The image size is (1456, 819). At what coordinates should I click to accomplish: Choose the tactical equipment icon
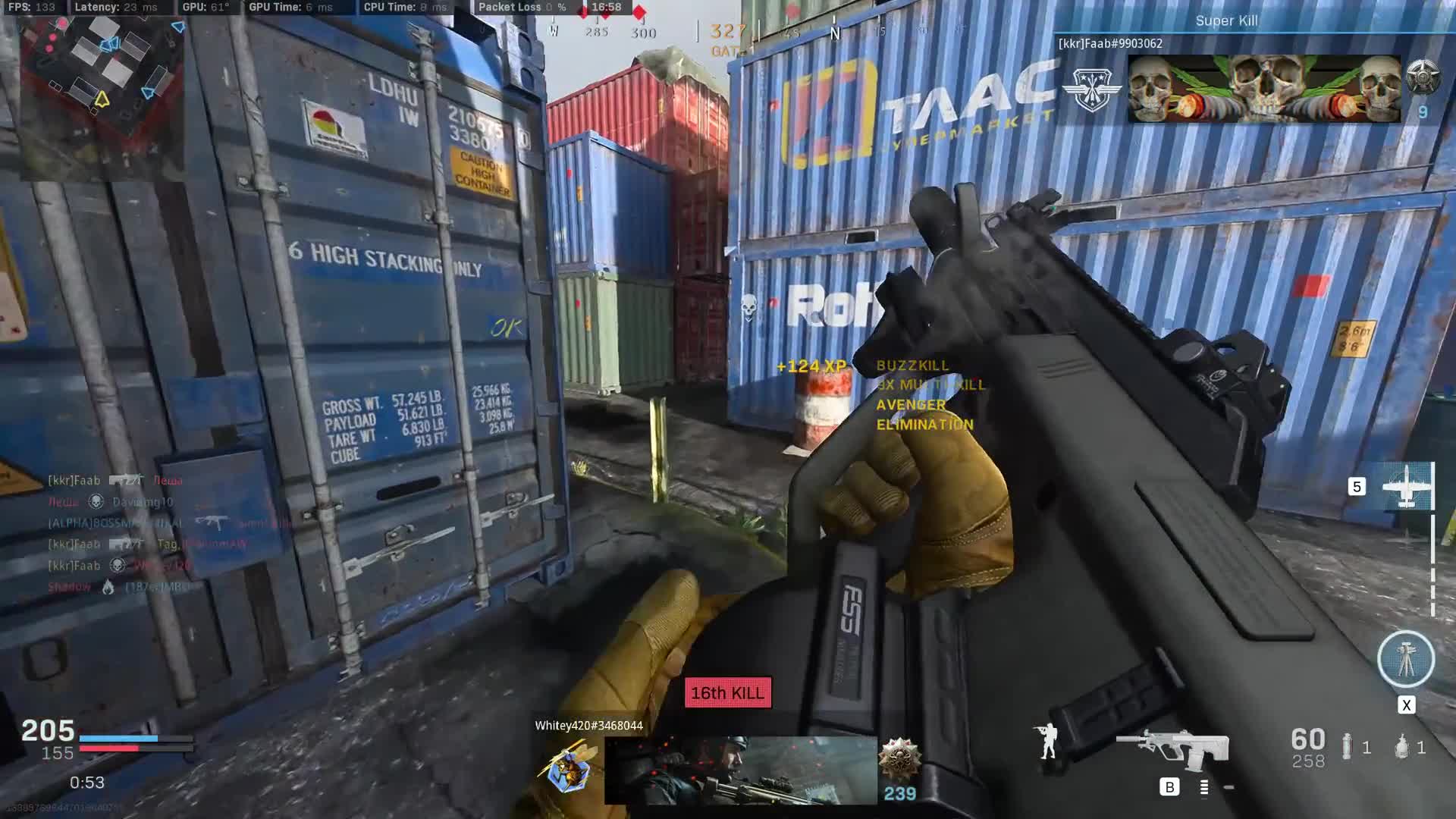pyautogui.click(x=1402, y=747)
